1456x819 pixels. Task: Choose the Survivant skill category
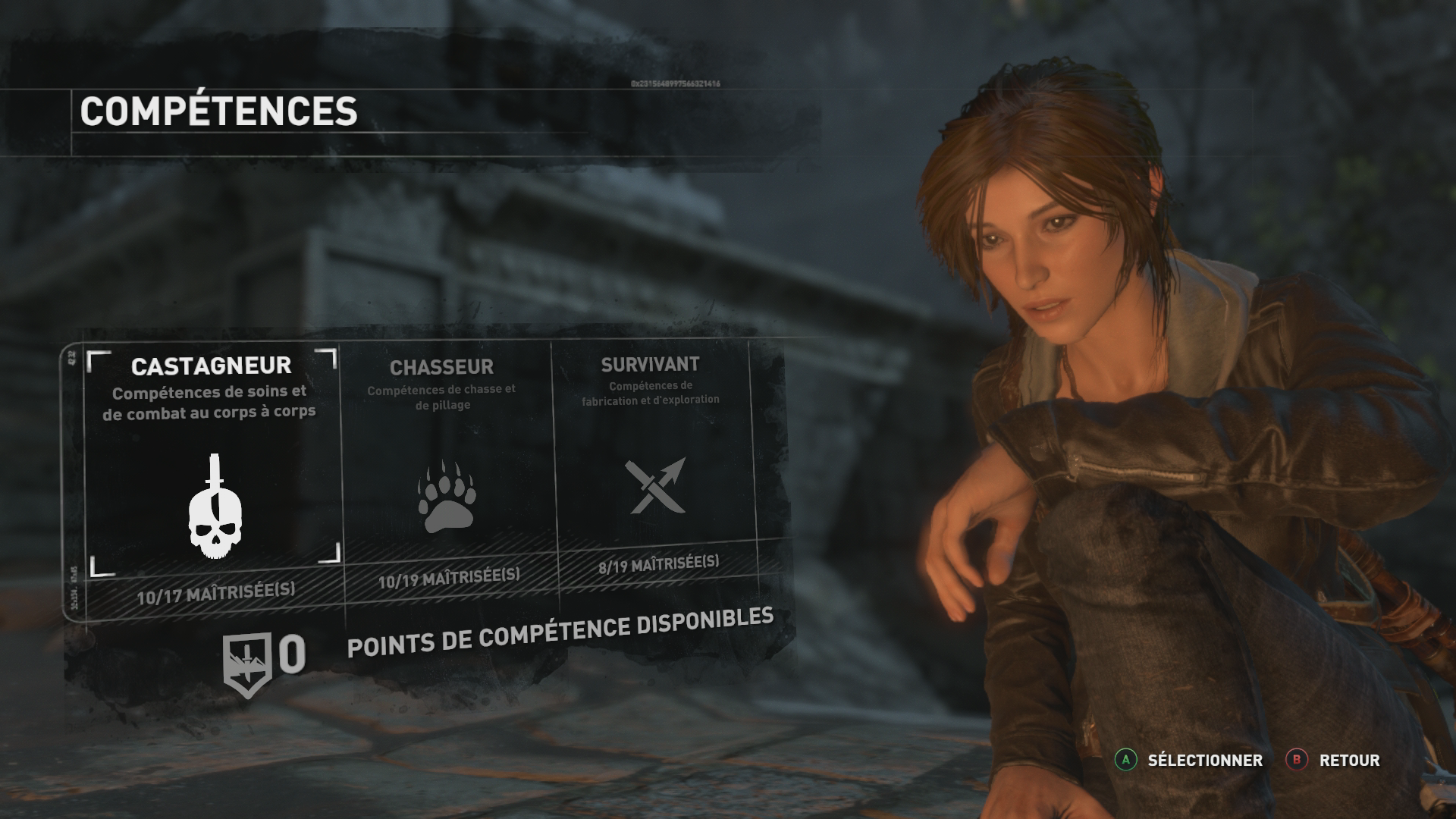point(653,463)
